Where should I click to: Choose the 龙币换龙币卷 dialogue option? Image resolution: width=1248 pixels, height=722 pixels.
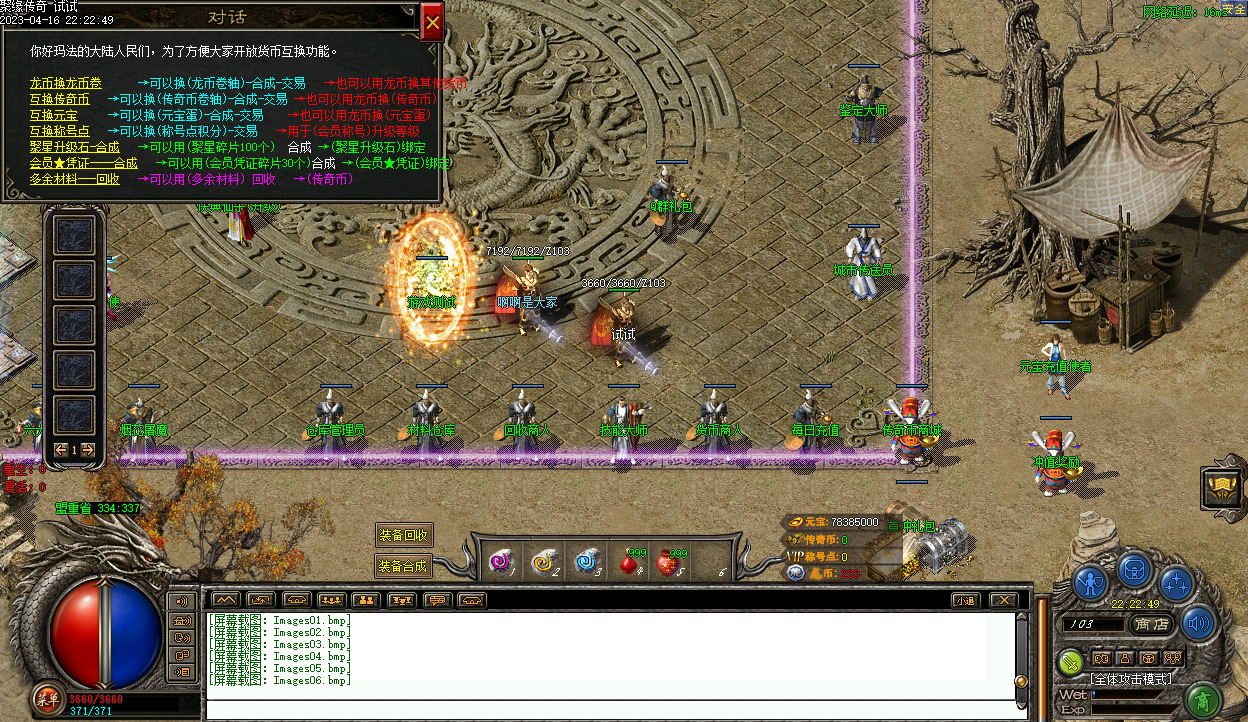tap(65, 84)
